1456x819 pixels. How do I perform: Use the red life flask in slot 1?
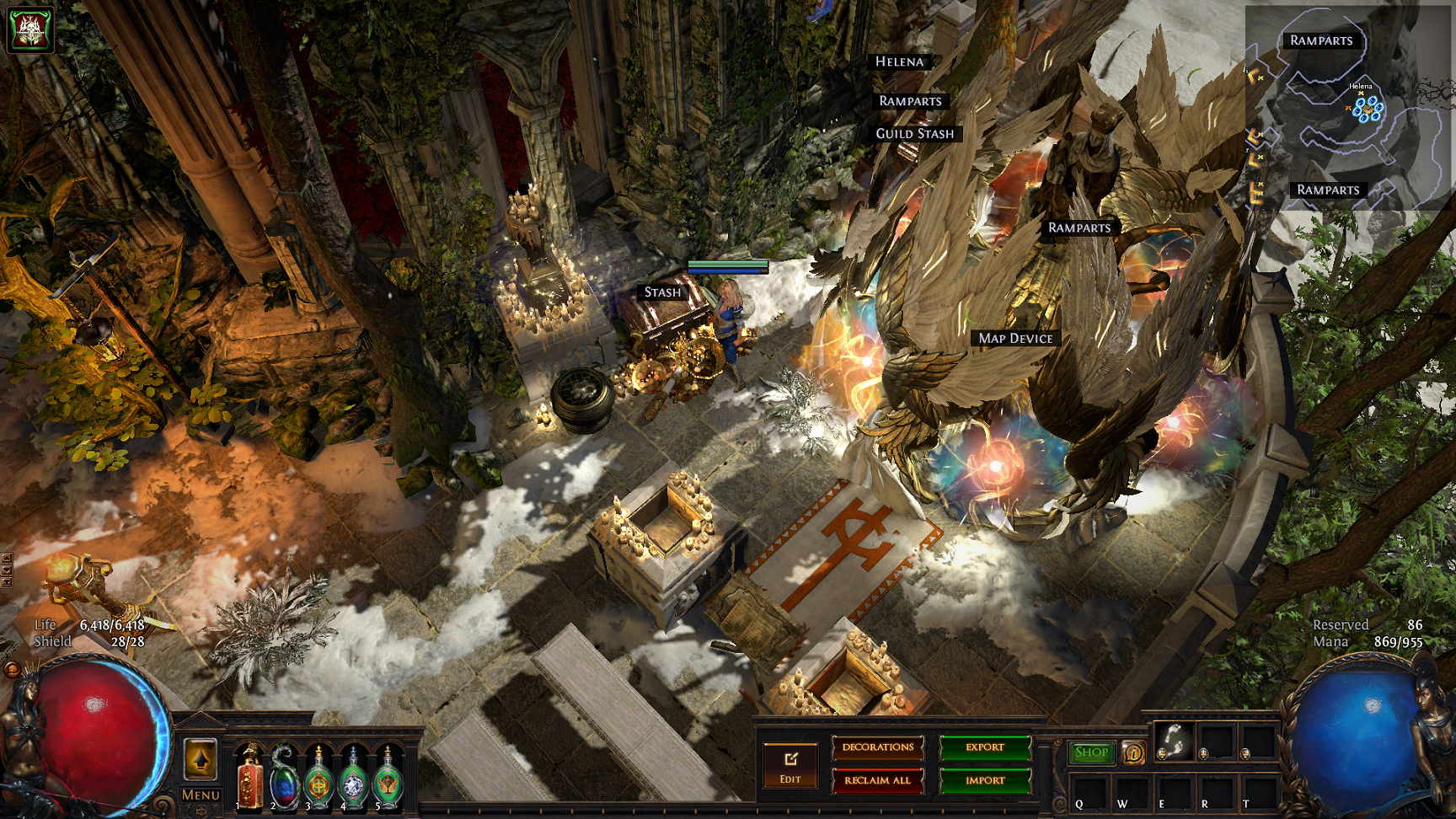249,776
